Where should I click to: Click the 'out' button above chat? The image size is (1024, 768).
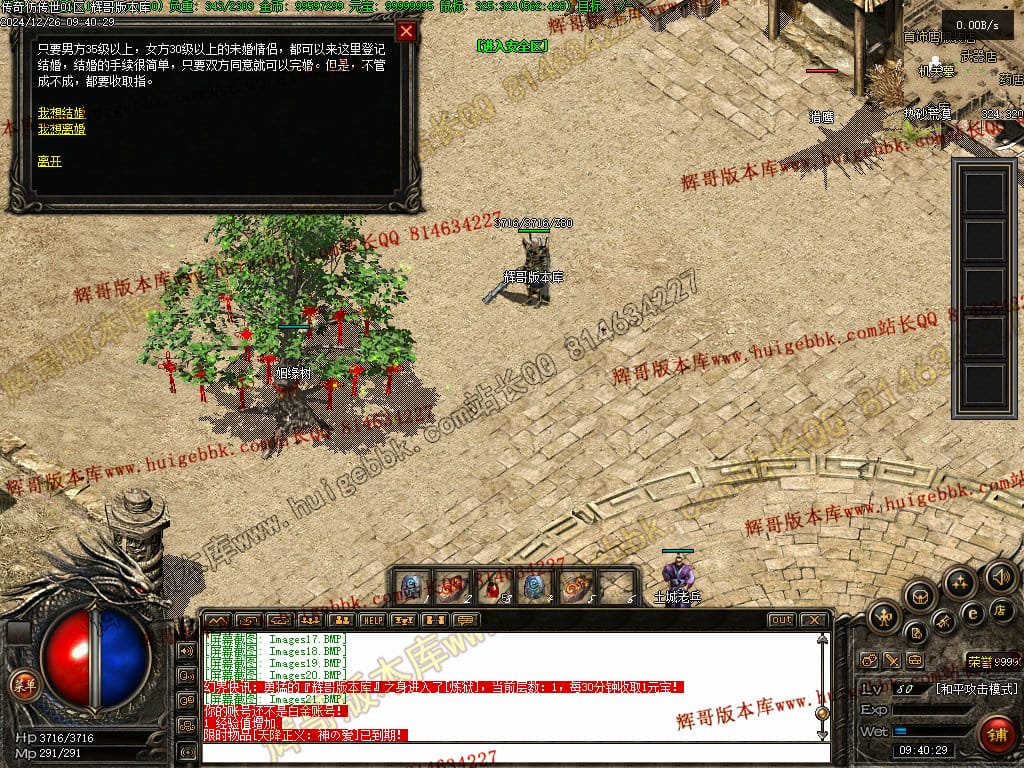point(781,620)
